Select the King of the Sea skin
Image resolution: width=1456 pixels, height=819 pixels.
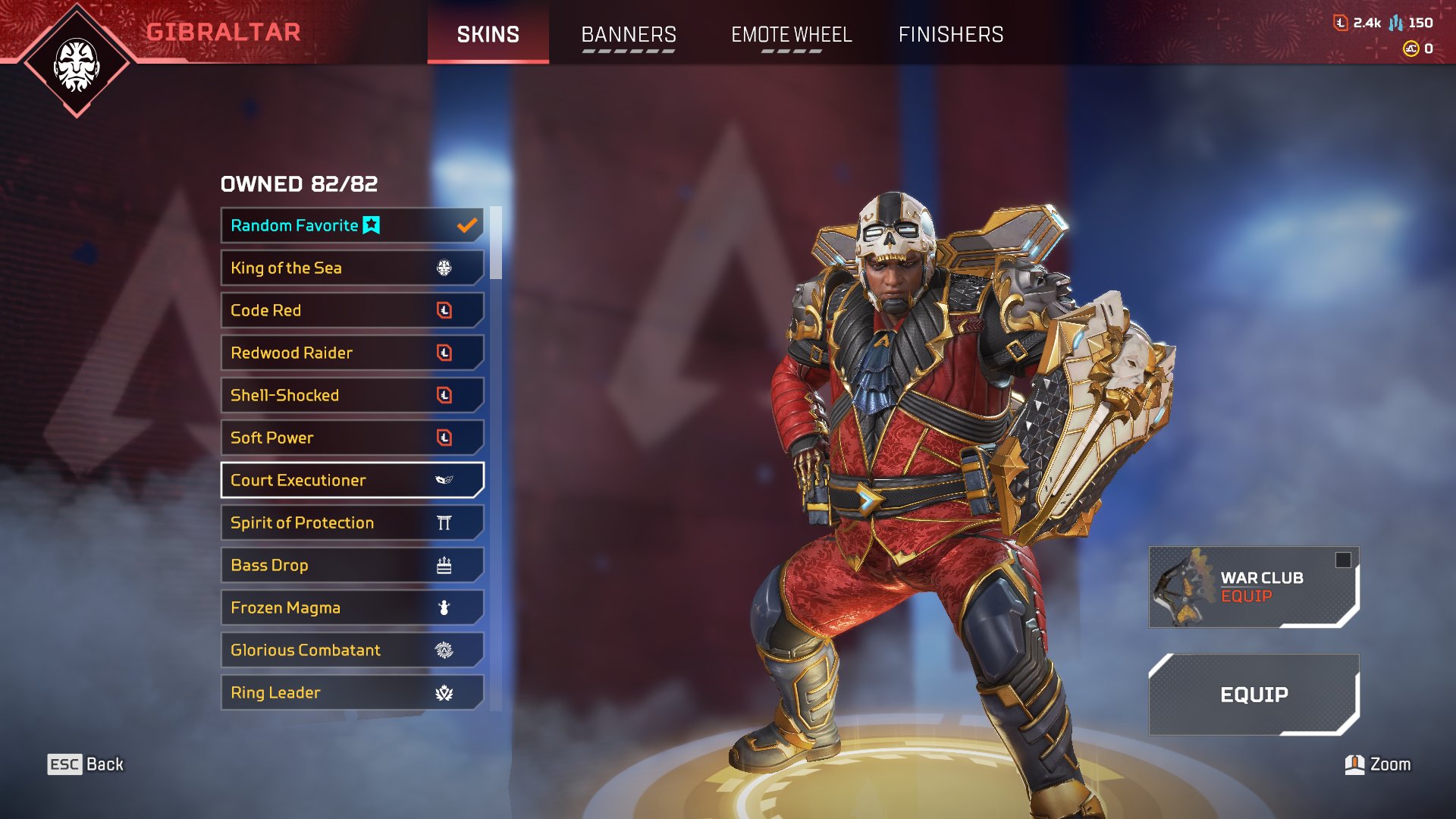(x=352, y=268)
